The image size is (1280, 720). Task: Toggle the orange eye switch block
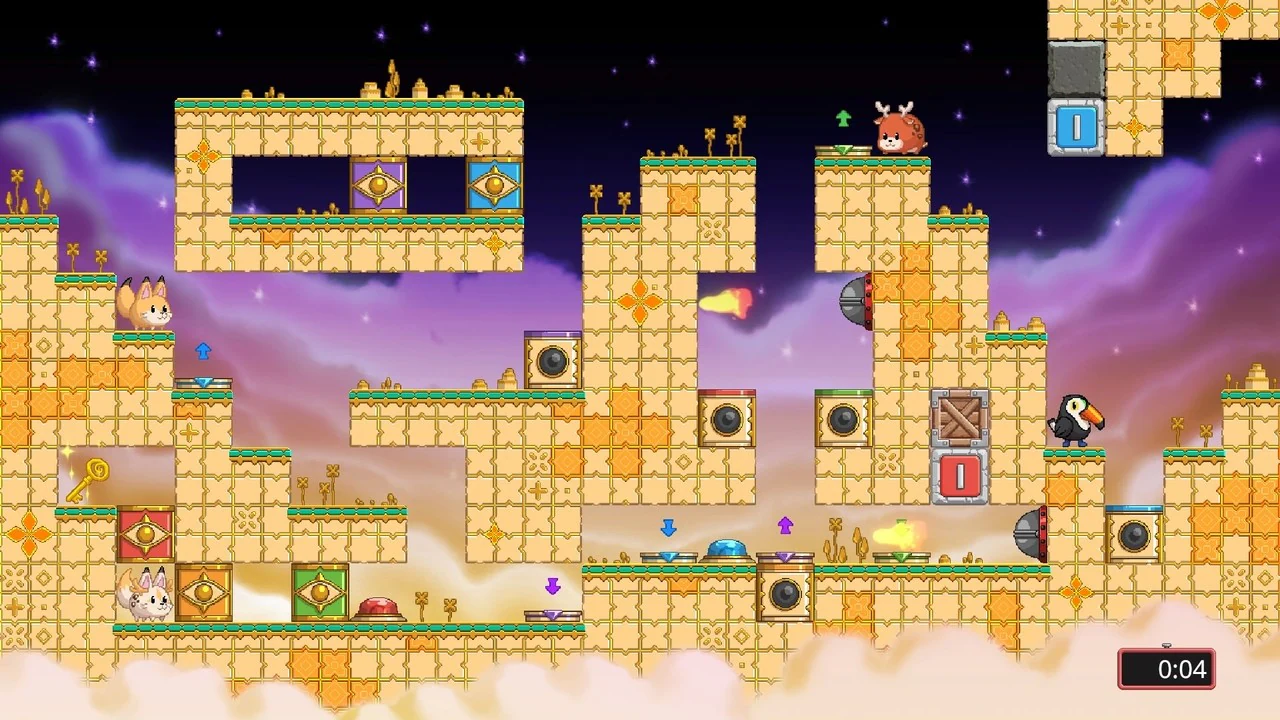tap(205, 592)
